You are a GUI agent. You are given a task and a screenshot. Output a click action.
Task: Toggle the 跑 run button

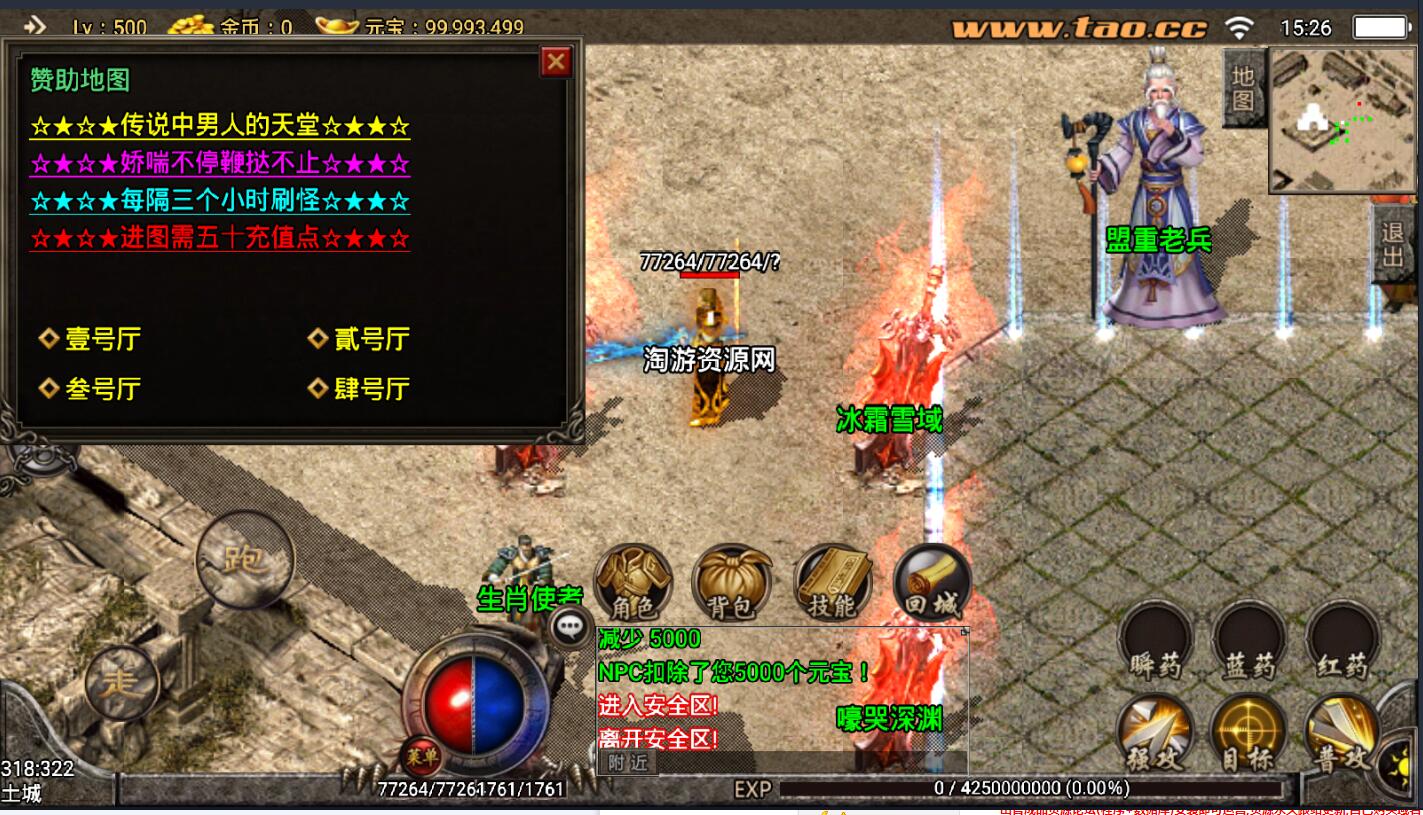tap(244, 557)
